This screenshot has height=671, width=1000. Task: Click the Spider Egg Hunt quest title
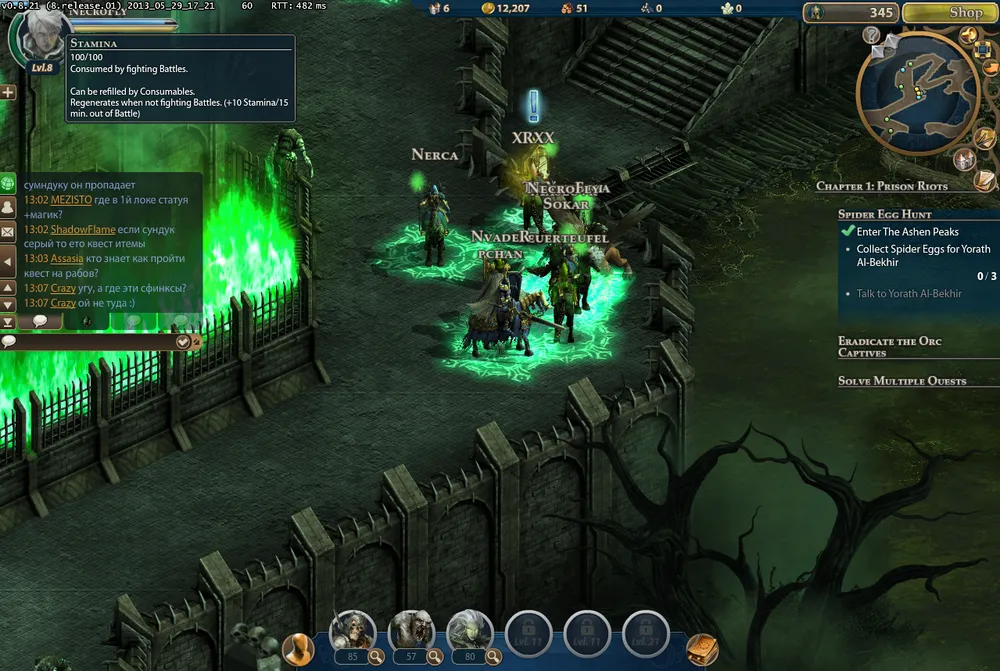(x=884, y=214)
